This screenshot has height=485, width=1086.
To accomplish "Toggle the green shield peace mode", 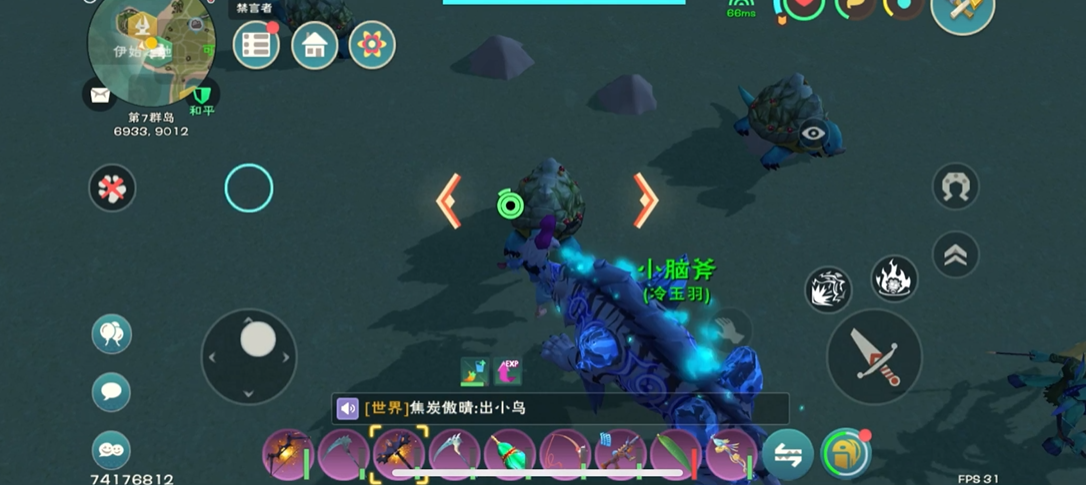I will coord(203,95).
